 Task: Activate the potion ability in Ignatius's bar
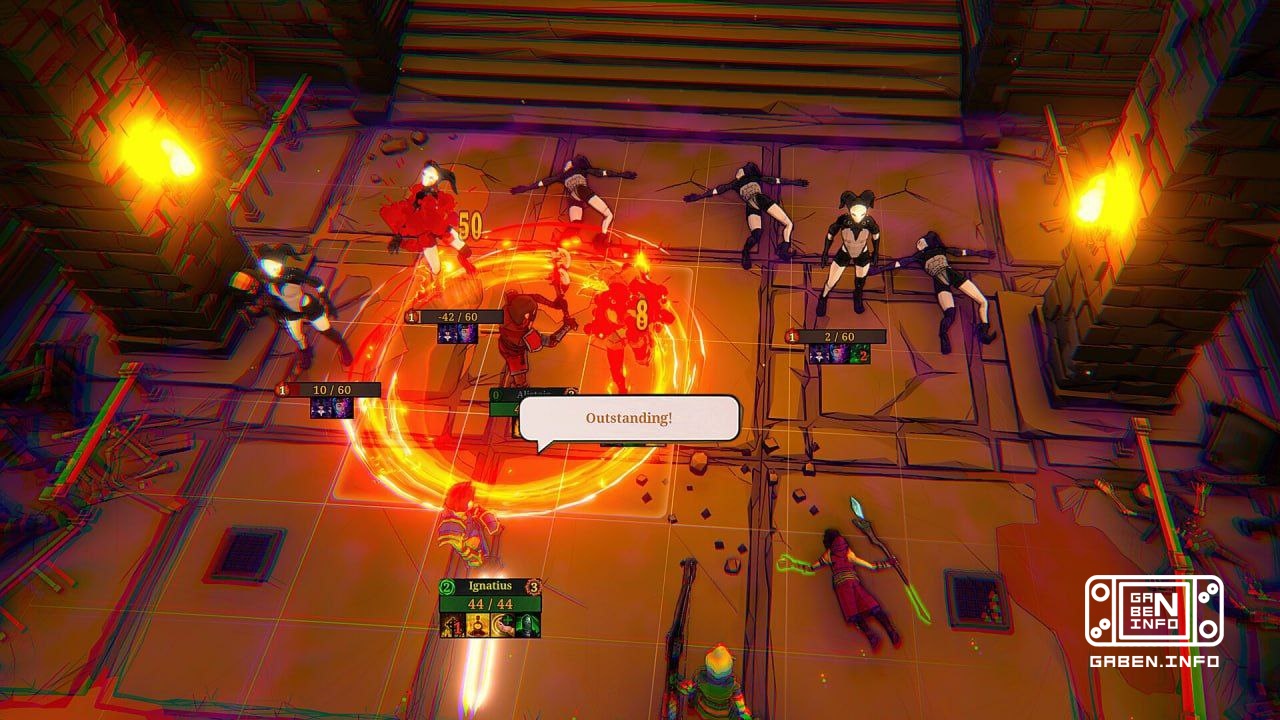coord(477,624)
